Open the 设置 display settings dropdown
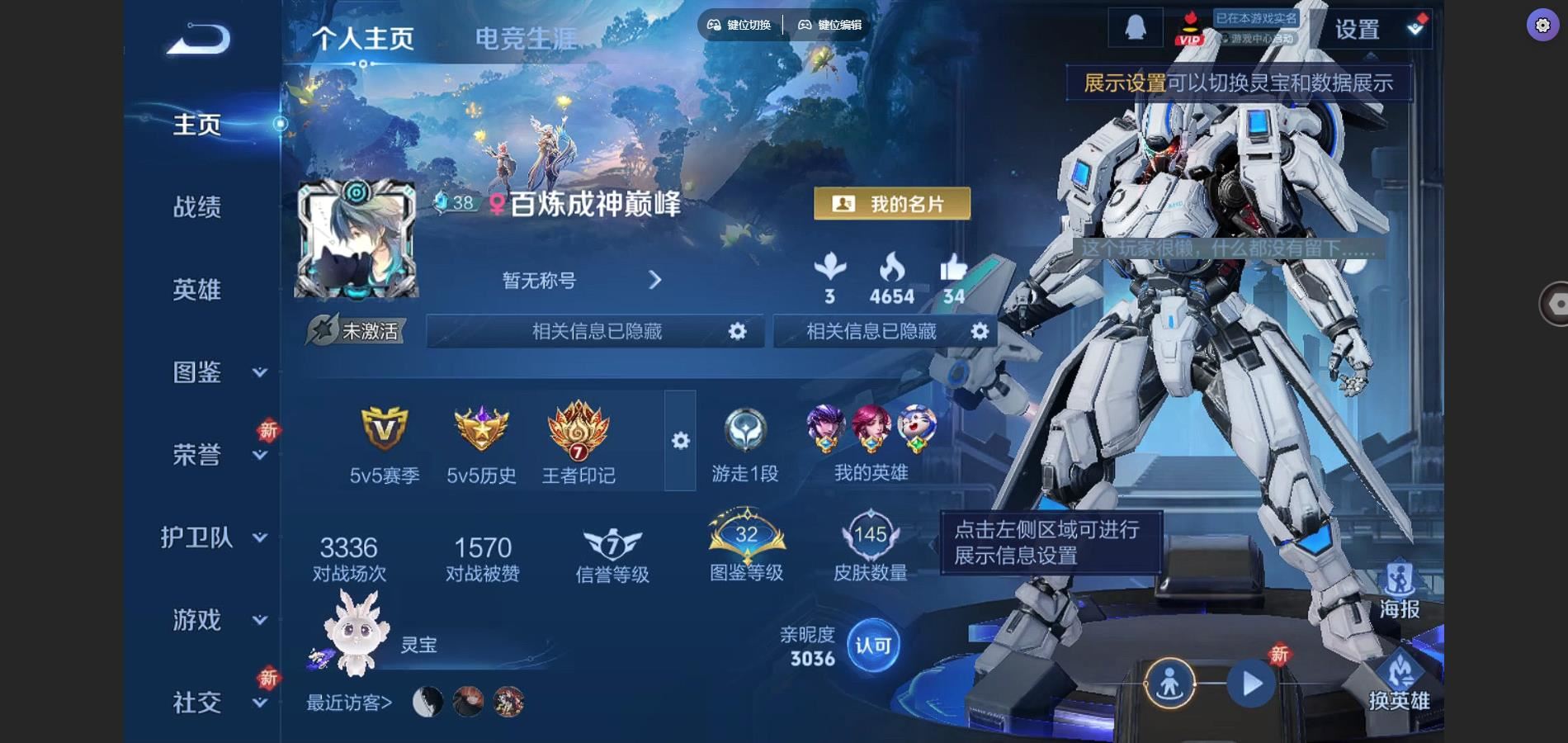 (x=1378, y=30)
